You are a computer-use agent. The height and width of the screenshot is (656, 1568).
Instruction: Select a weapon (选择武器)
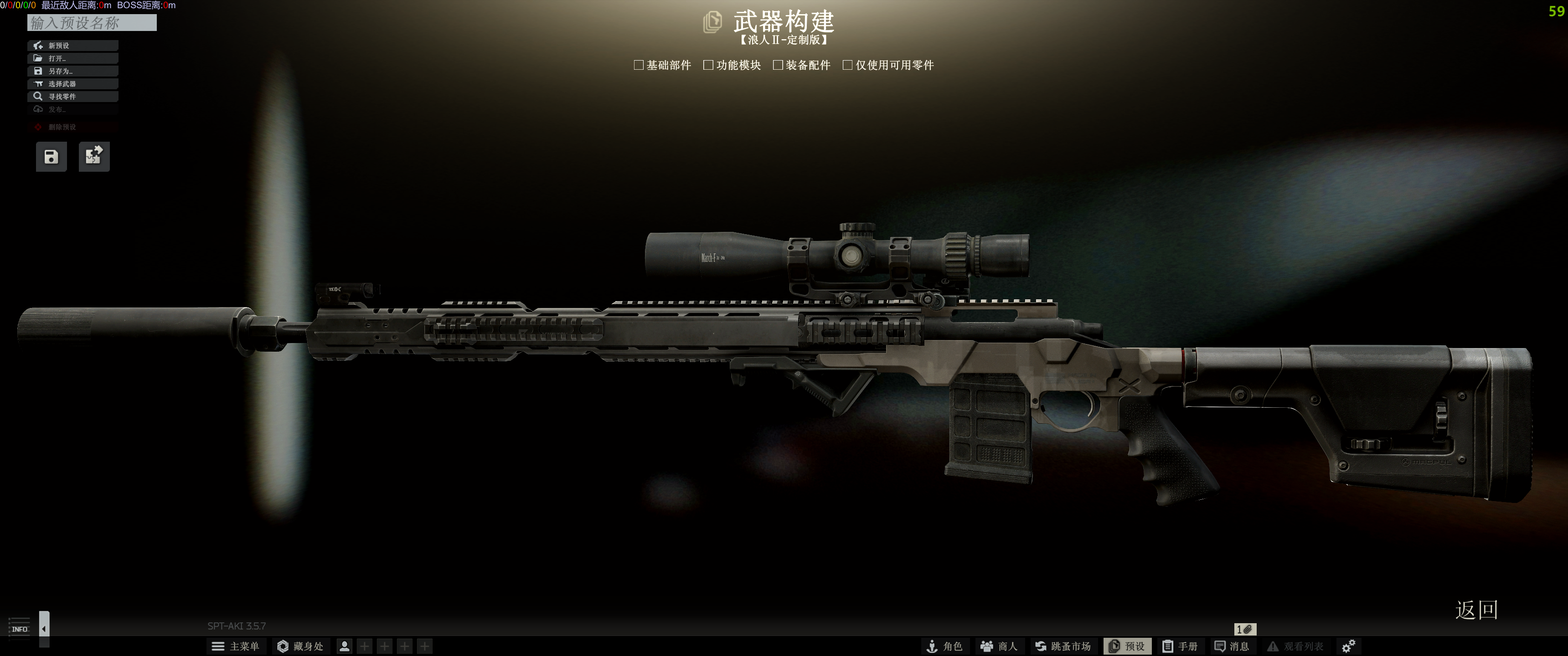(72, 84)
